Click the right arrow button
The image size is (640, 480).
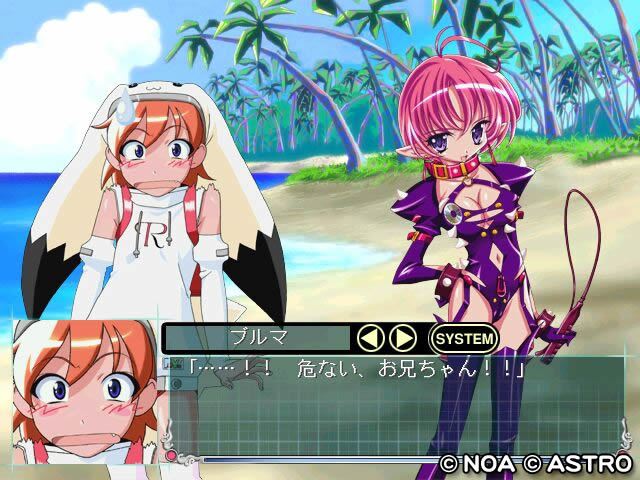click(x=402, y=338)
